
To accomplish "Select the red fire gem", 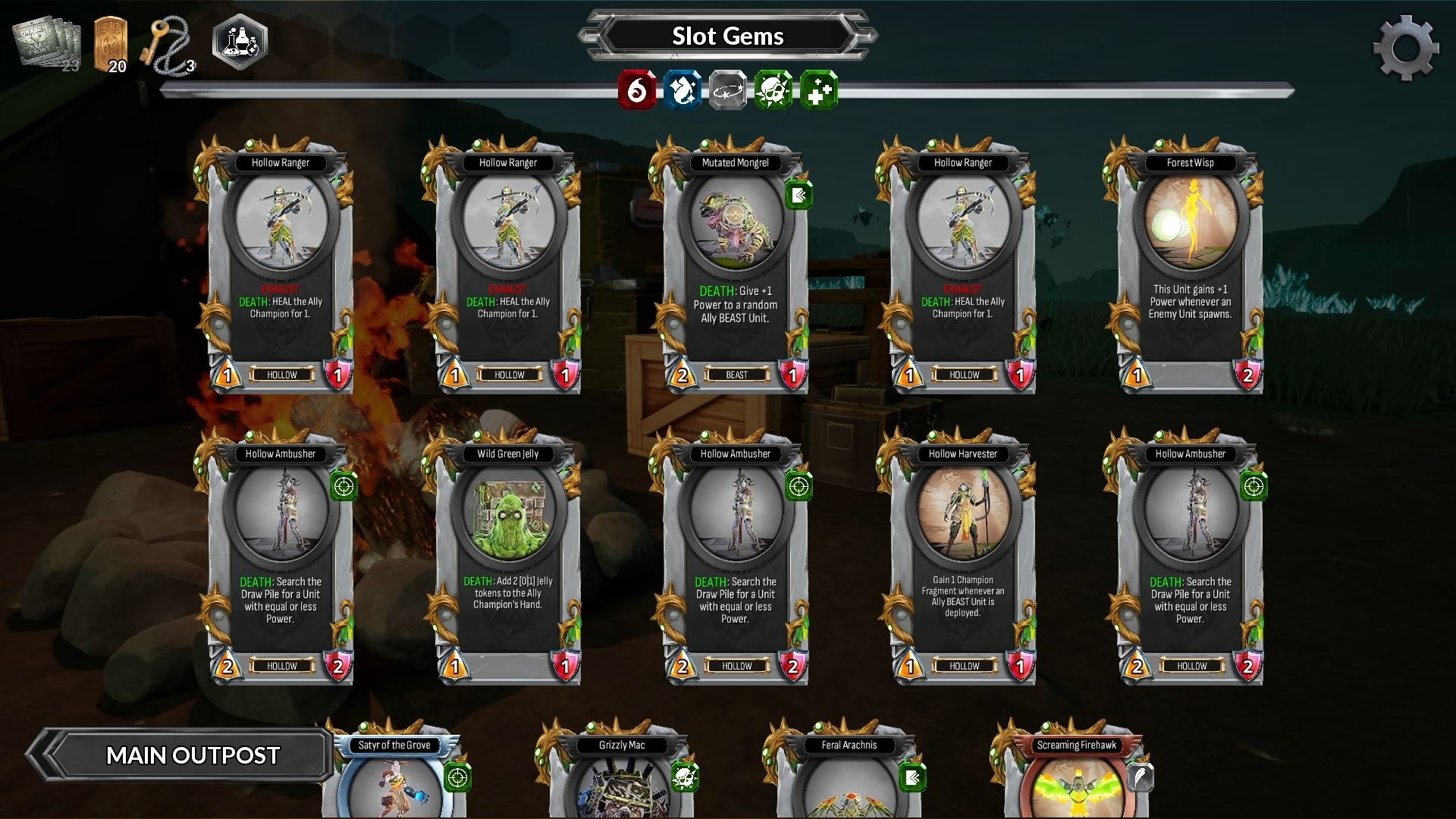I will pos(637,91).
